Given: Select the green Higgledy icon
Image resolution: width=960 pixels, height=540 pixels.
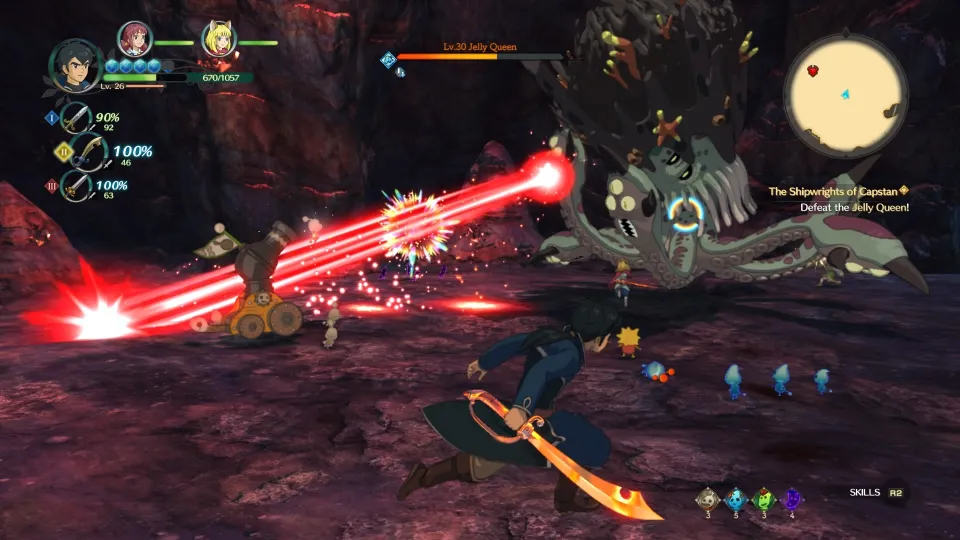Looking at the screenshot, I should 764,498.
